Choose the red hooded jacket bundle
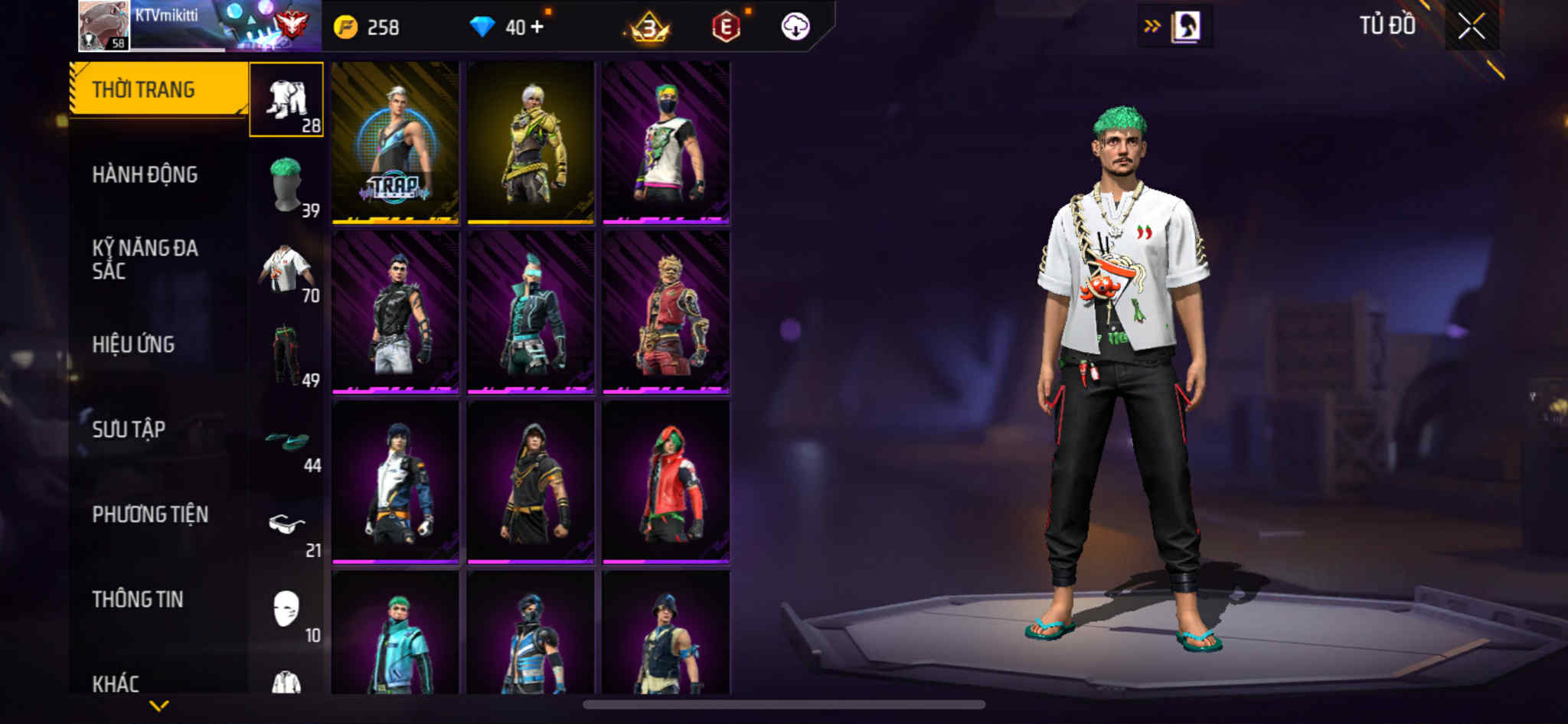Viewport: 1568px width, 724px height. [666, 483]
